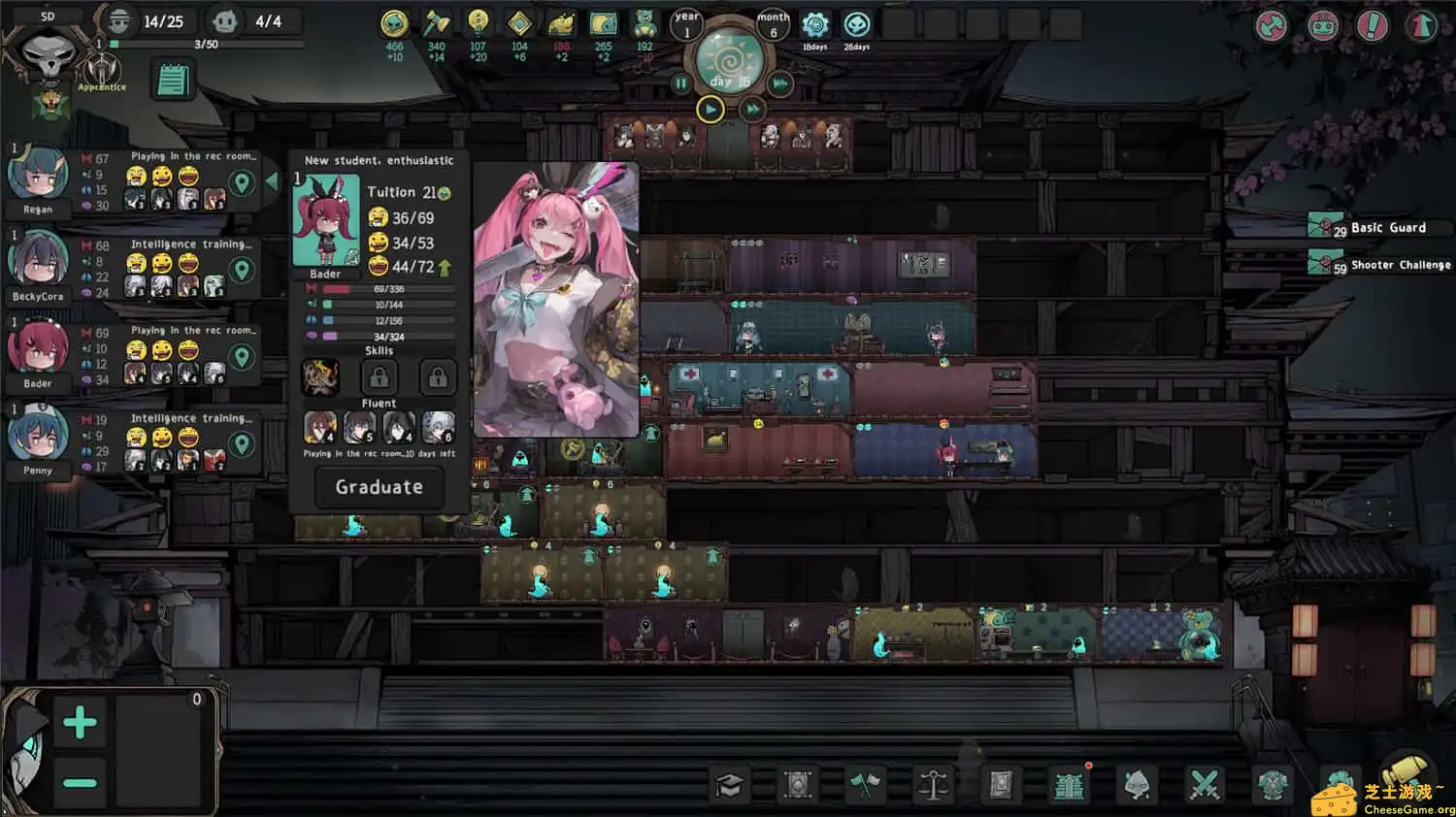Click the building icon with red notification dot
This screenshot has height=817, width=1456.
1069,784
